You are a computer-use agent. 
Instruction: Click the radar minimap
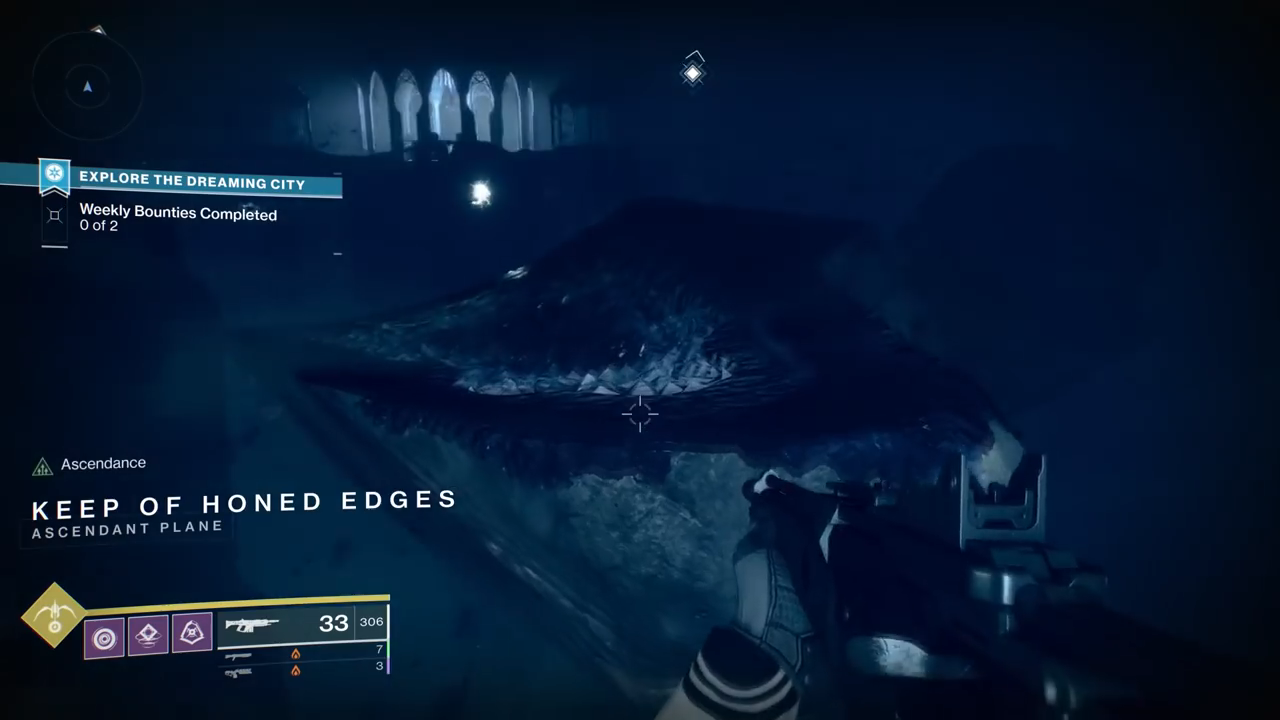click(87, 87)
